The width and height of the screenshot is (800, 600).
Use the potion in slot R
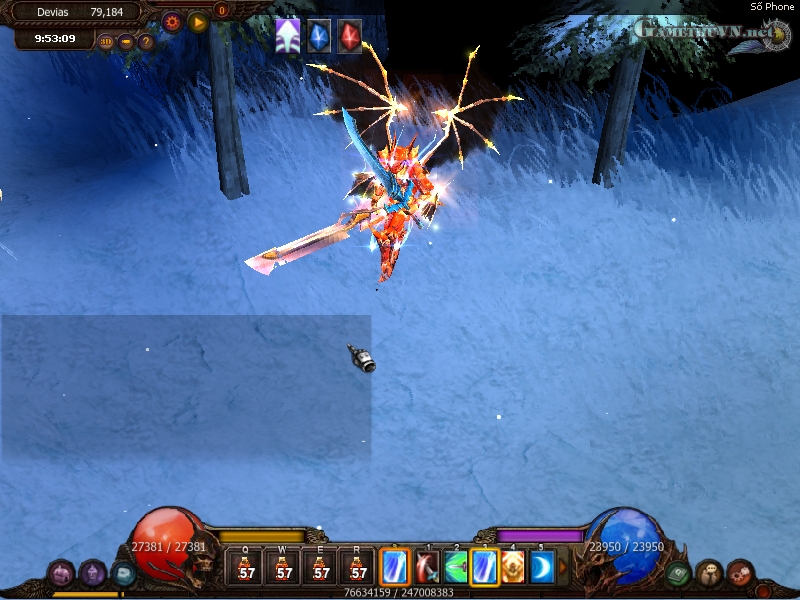(358, 567)
